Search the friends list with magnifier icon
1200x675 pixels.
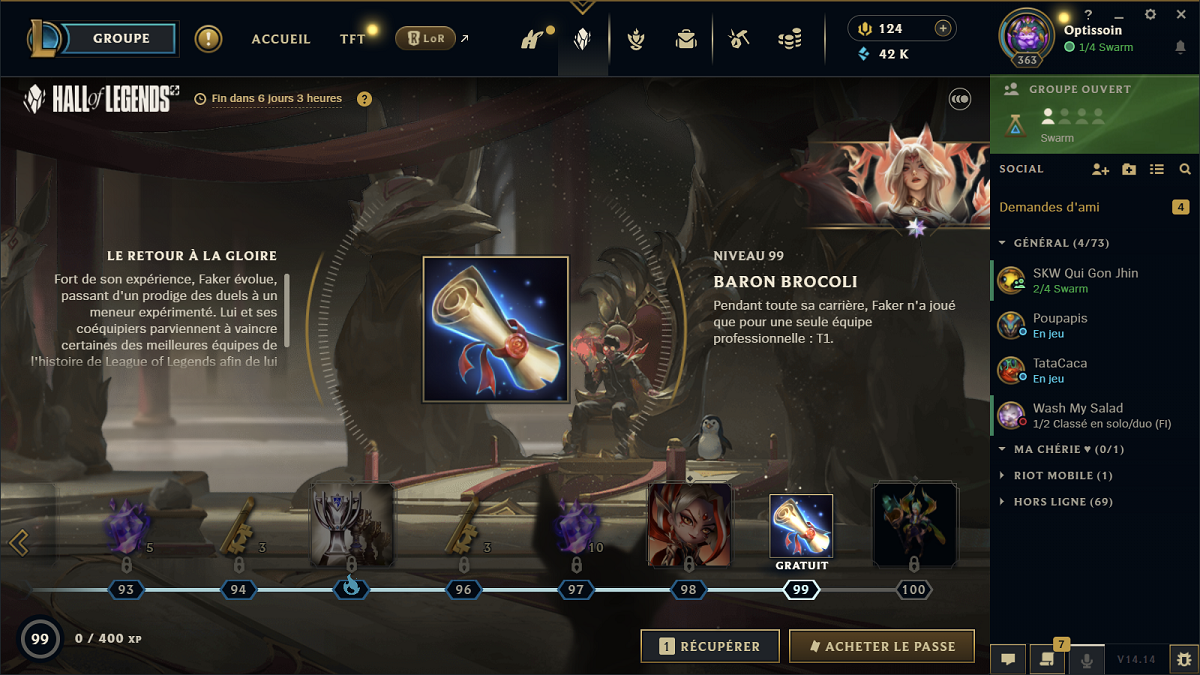click(x=1185, y=170)
